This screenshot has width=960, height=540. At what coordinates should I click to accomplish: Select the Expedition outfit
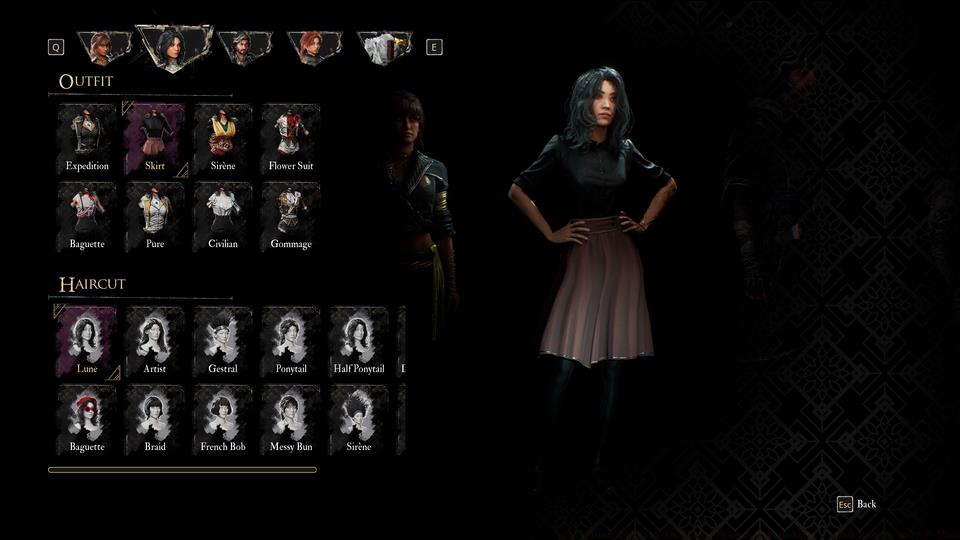pos(87,138)
